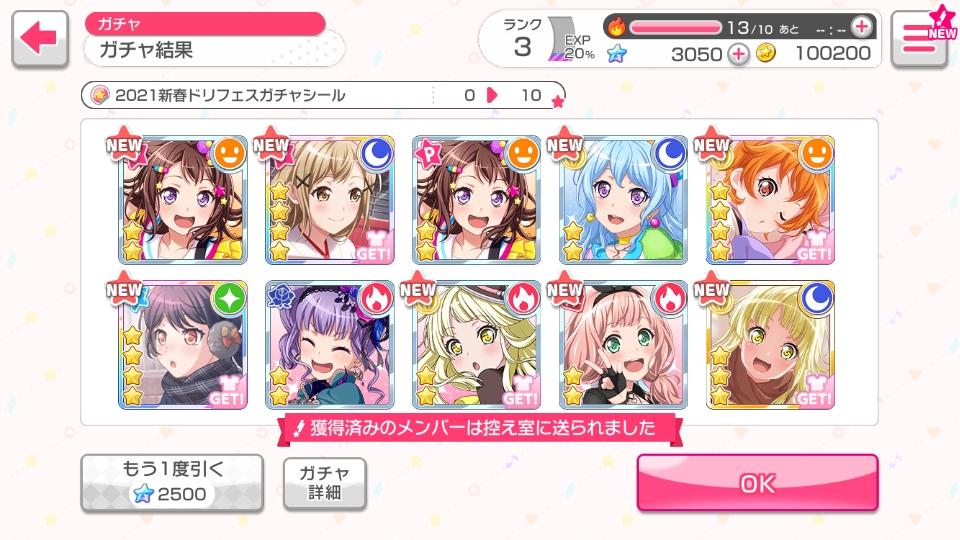Select the winking orange-haired girl card

(x=771, y=200)
